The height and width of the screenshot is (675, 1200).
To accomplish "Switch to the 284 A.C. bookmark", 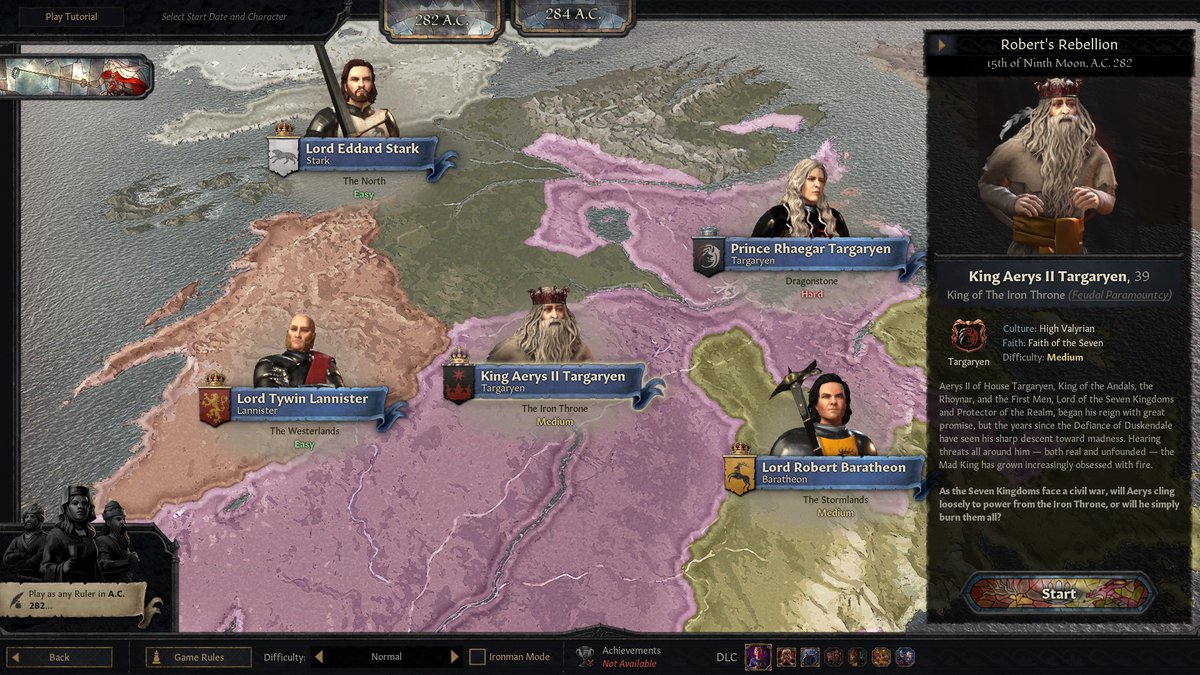I will tap(573, 15).
